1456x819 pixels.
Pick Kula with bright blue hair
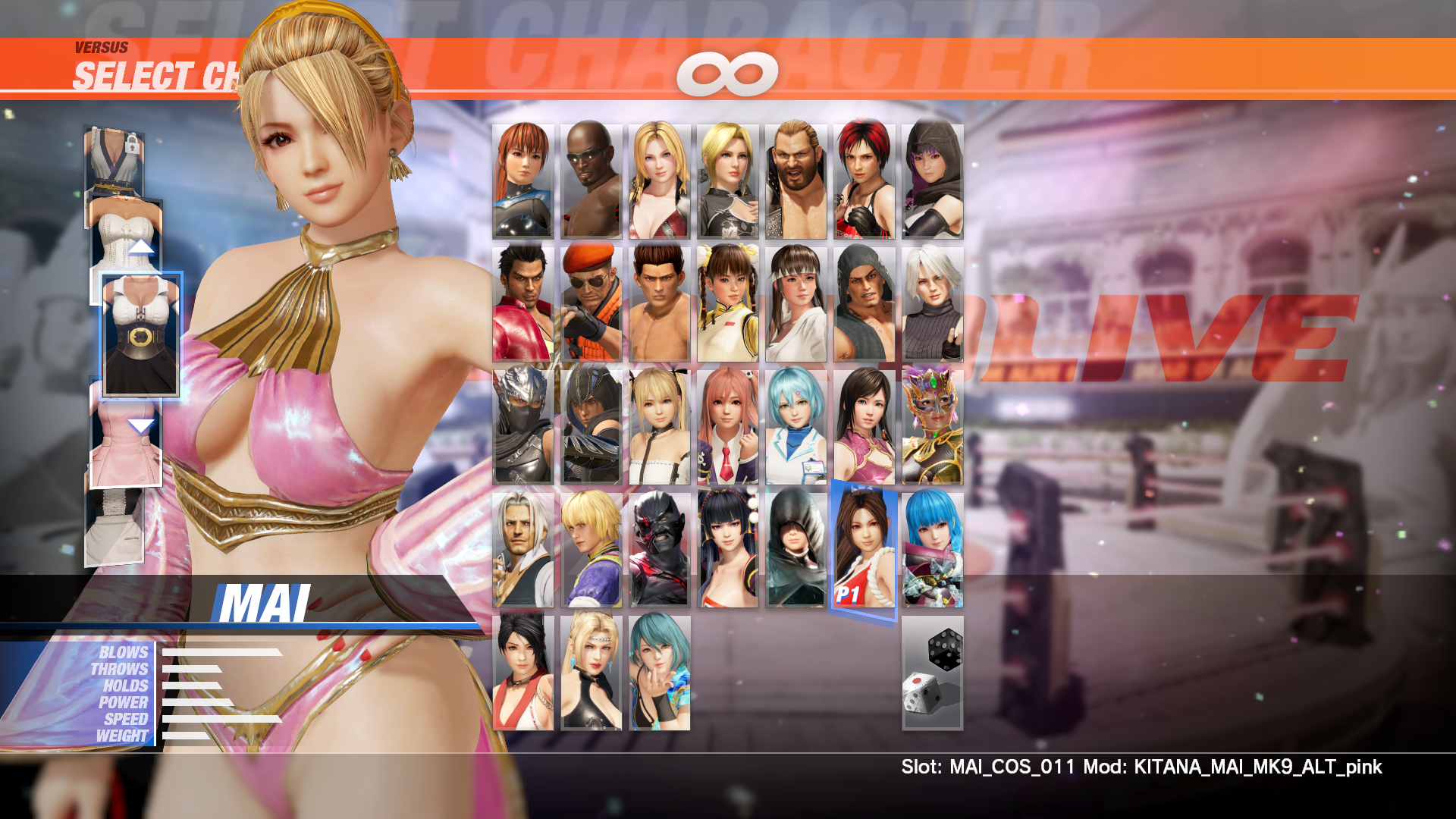[933, 549]
